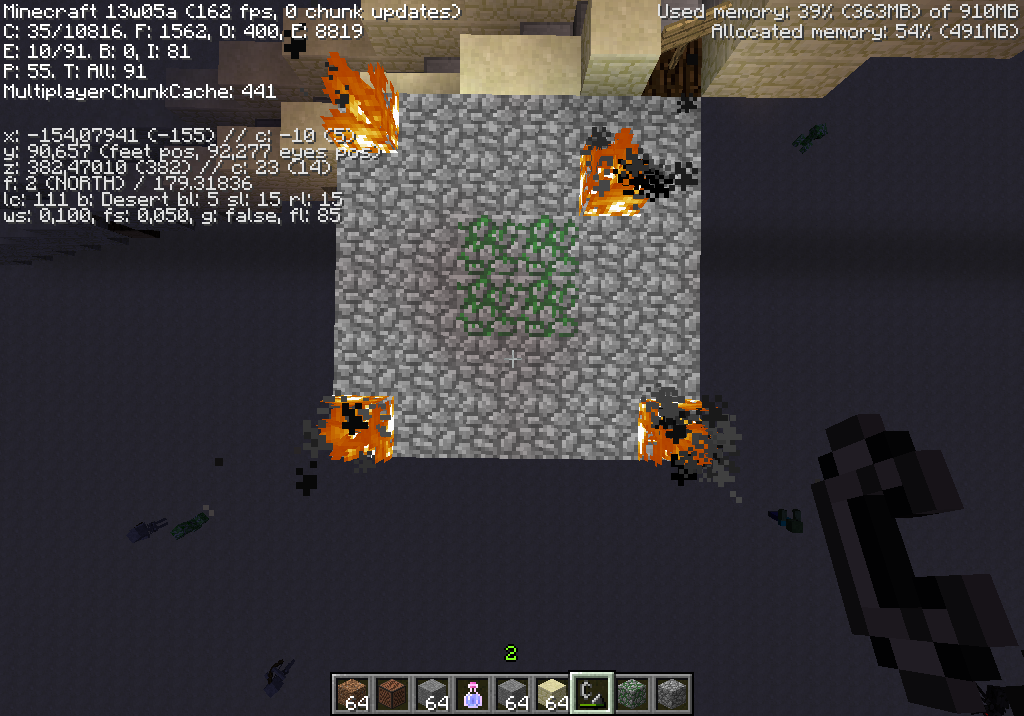Switch to the mossy cobblestone slot
Screen dimensions: 1024x716
(632, 692)
